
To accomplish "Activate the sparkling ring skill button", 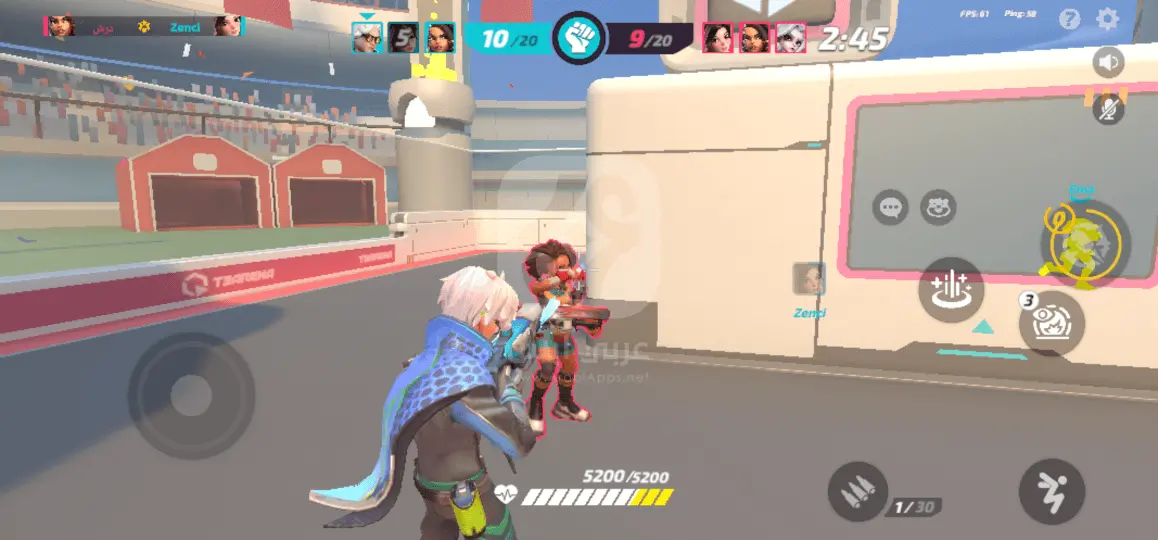I will coord(951,289).
